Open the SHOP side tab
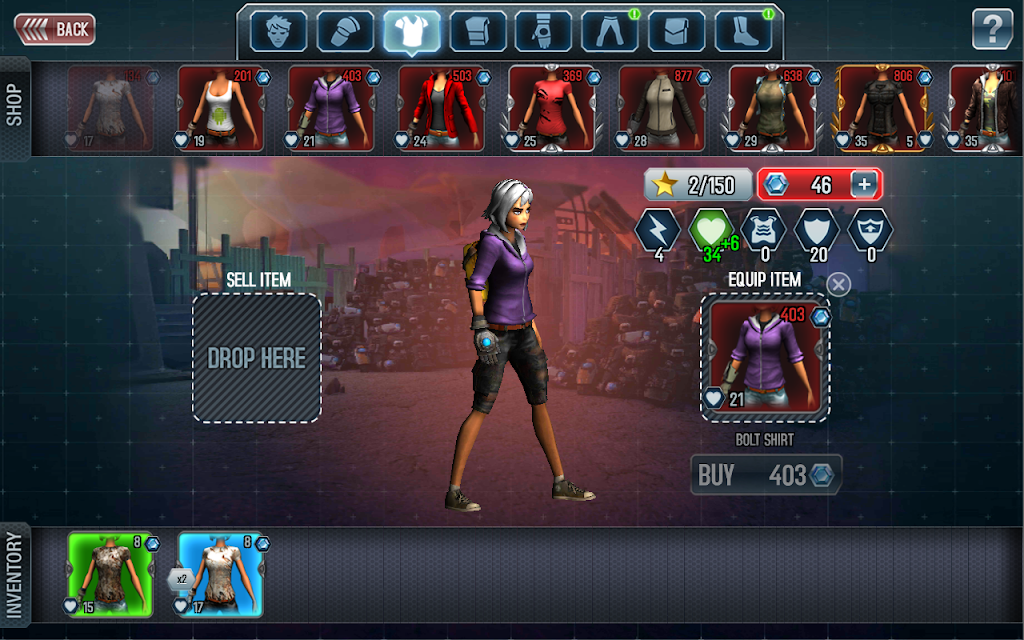This screenshot has height=640, width=1024. tap(14, 106)
